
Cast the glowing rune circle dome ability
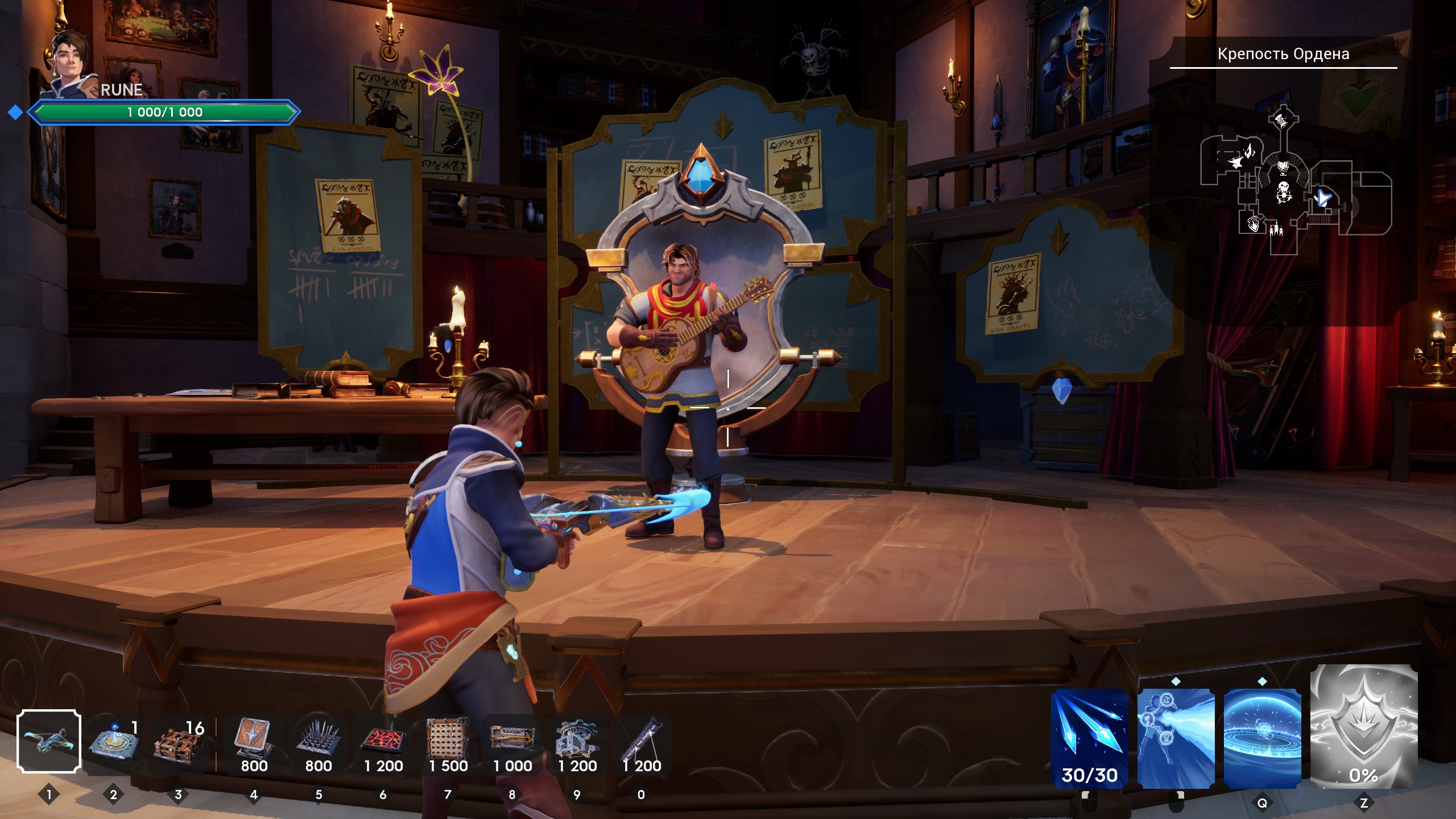(x=1262, y=738)
